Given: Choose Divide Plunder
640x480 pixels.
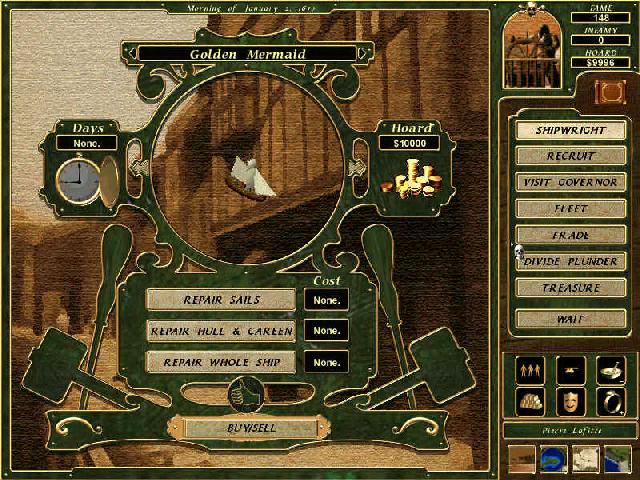Looking at the screenshot, I should [571, 261].
